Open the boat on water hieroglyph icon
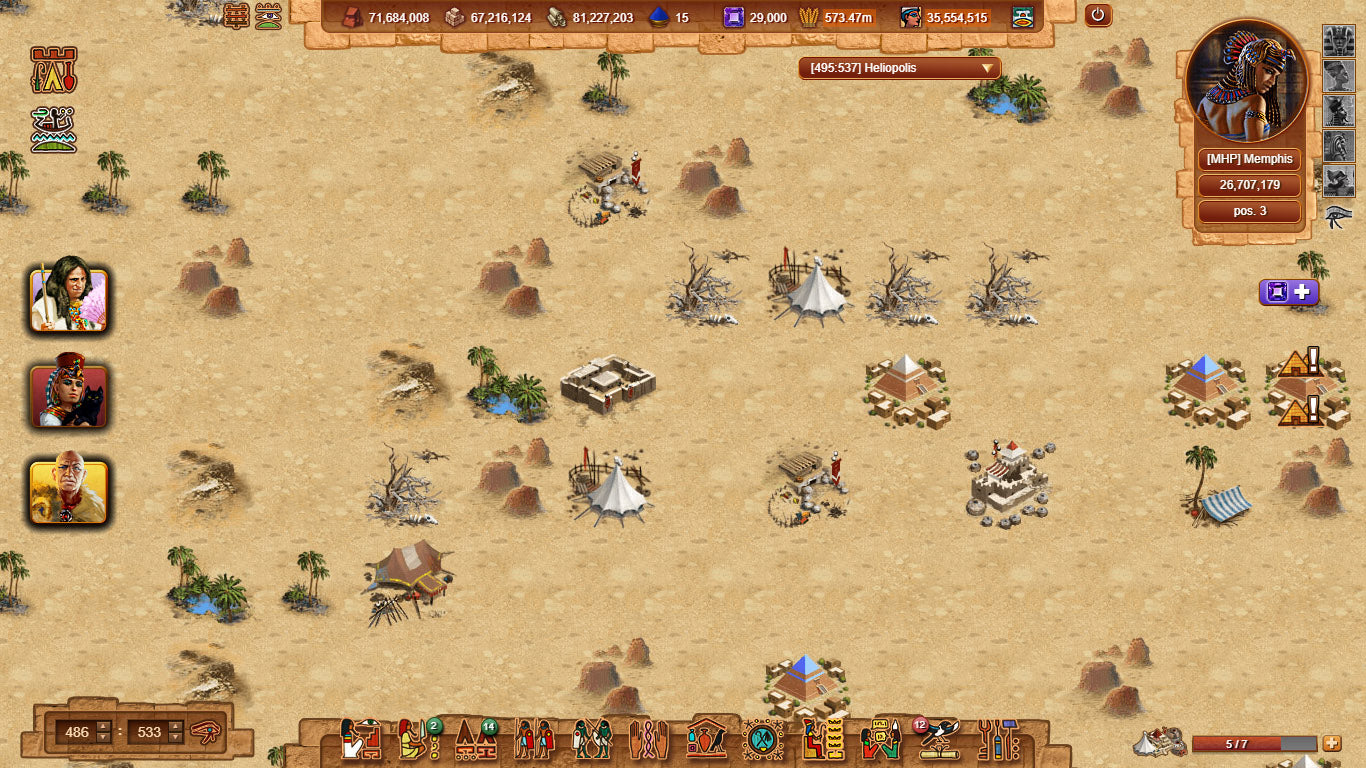Image resolution: width=1366 pixels, height=768 pixels. [54, 130]
